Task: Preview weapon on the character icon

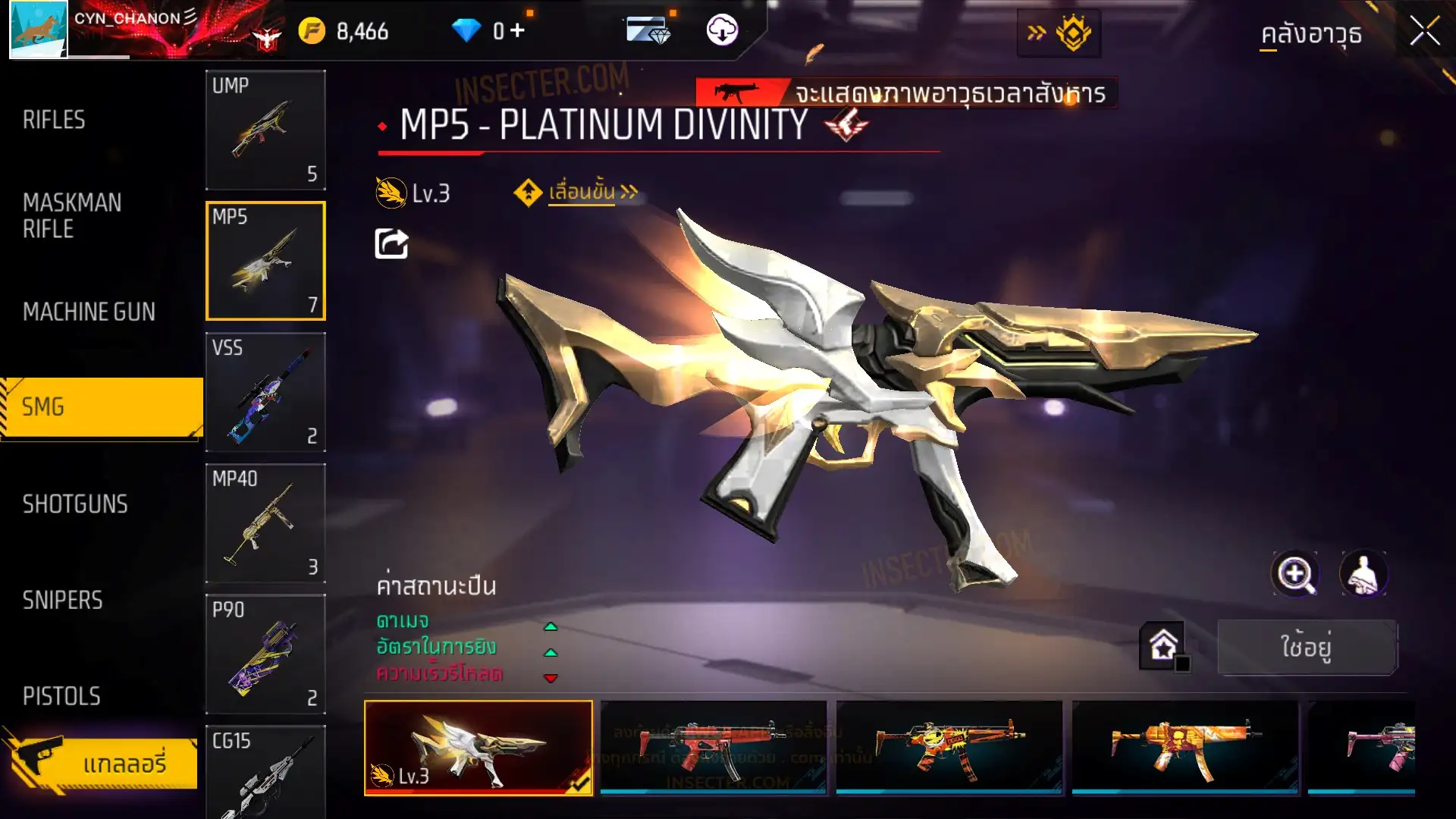Action: (x=1363, y=574)
